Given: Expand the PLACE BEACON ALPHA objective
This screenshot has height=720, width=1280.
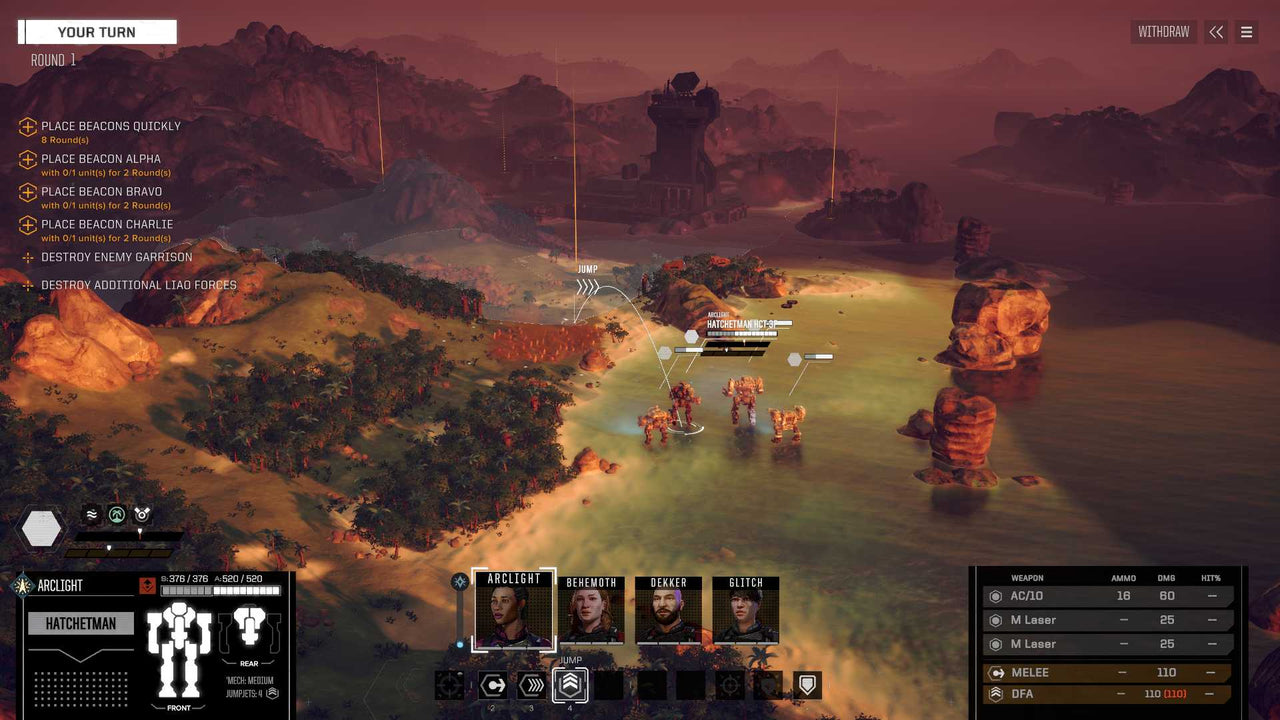Looking at the screenshot, I should pos(27,160).
